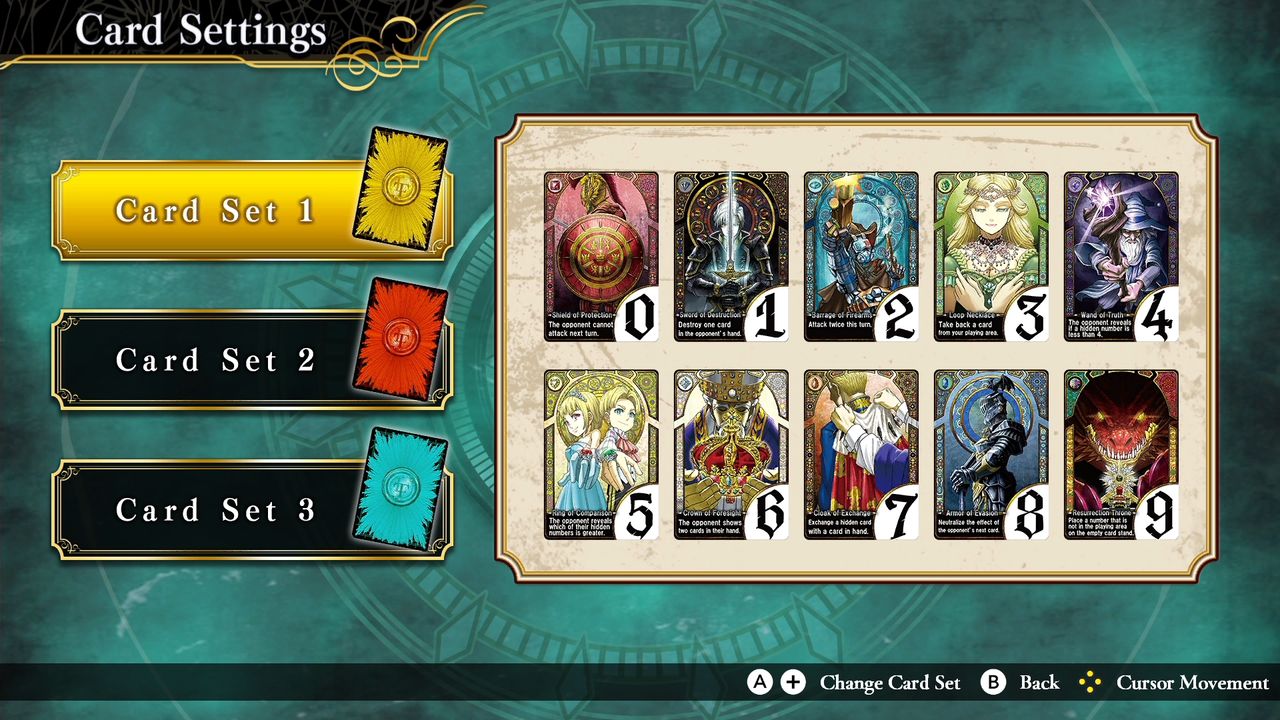
Task: Select the Barrage of Firearms card numbered 2
Action: 860,257
